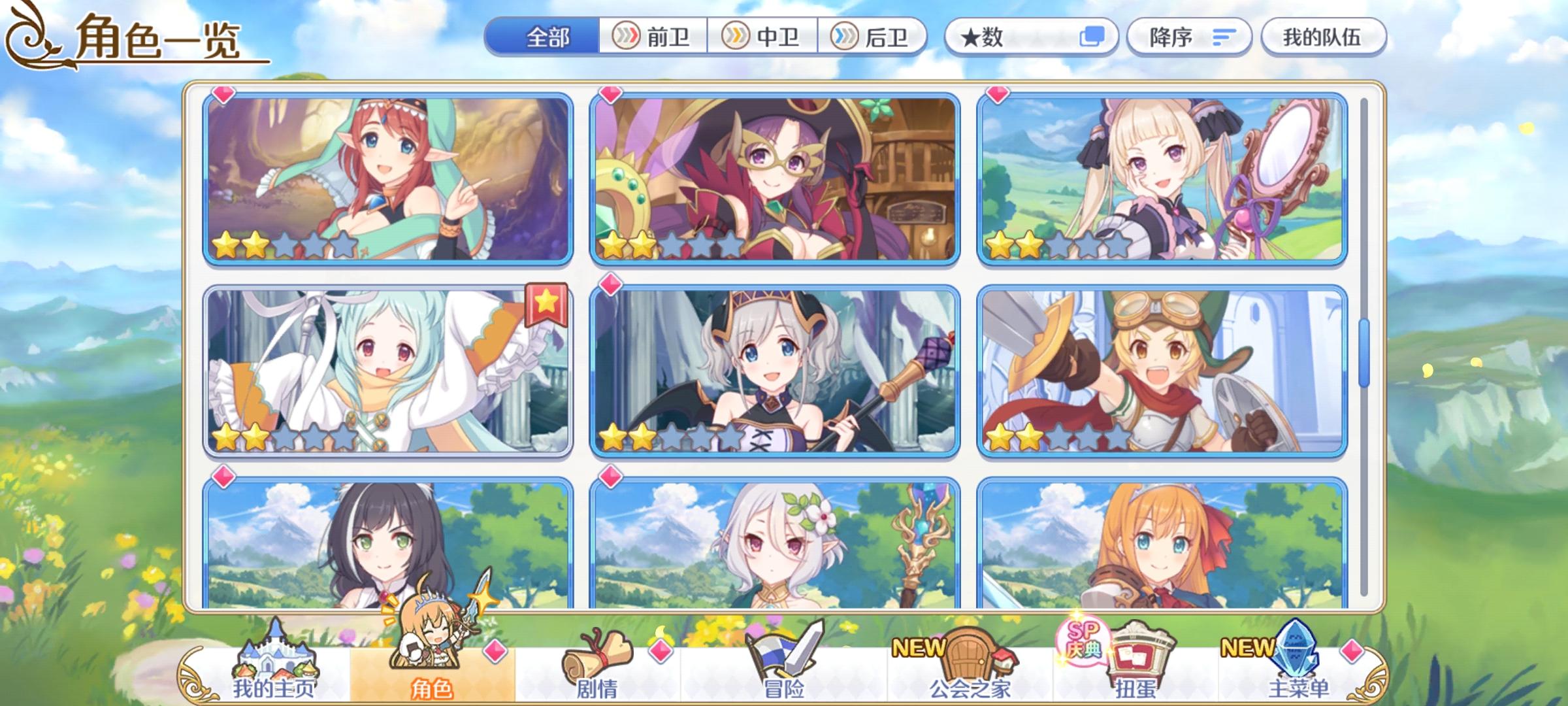Screen dimensions: 1568x706
Task: Switch to the 前卫 vanguard tab
Action: pyautogui.click(x=653, y=37)
